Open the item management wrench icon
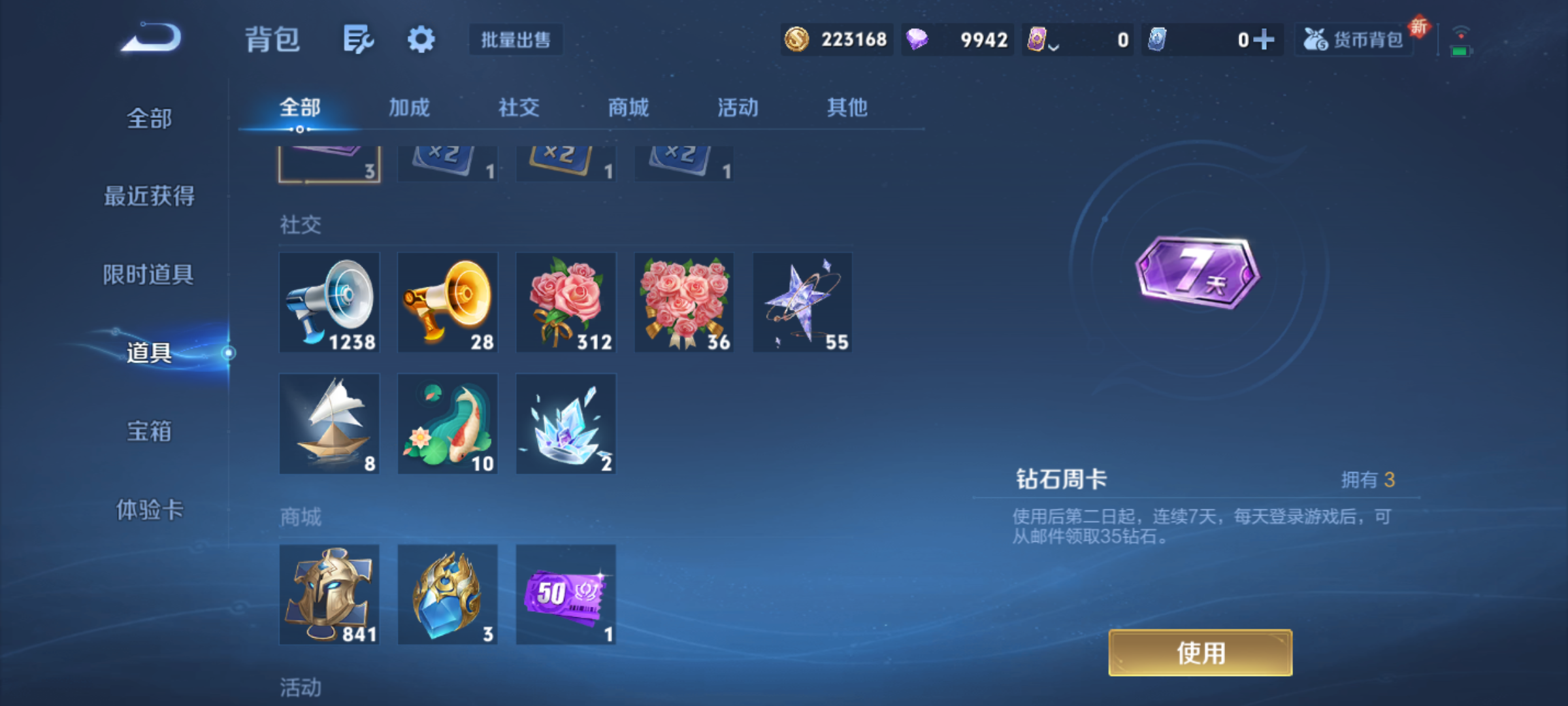 coord(358,39)
